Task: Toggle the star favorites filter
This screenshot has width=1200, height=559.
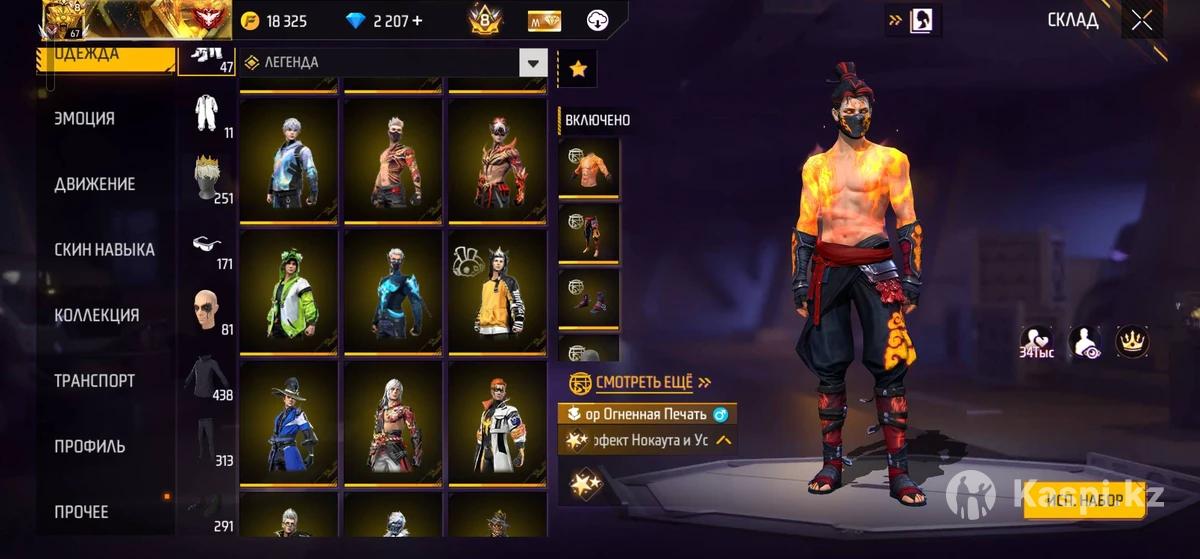Action: tap(577, 69)
